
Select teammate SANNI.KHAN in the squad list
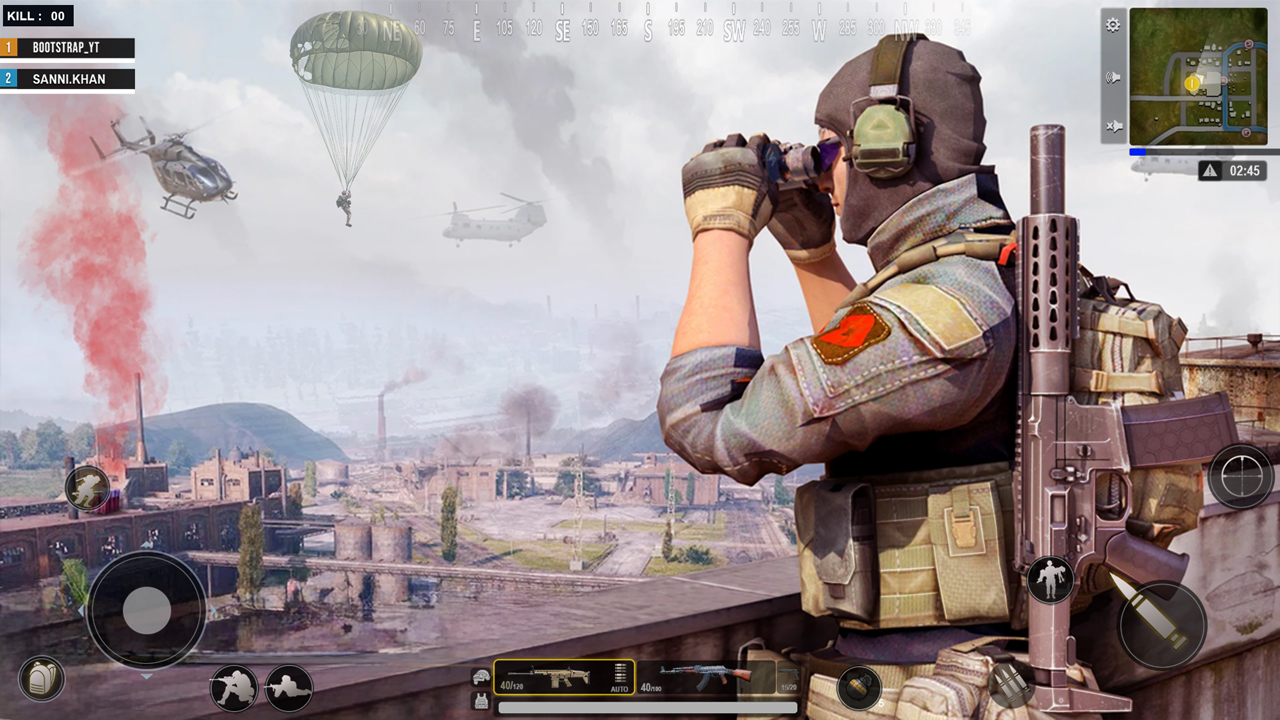68,79
